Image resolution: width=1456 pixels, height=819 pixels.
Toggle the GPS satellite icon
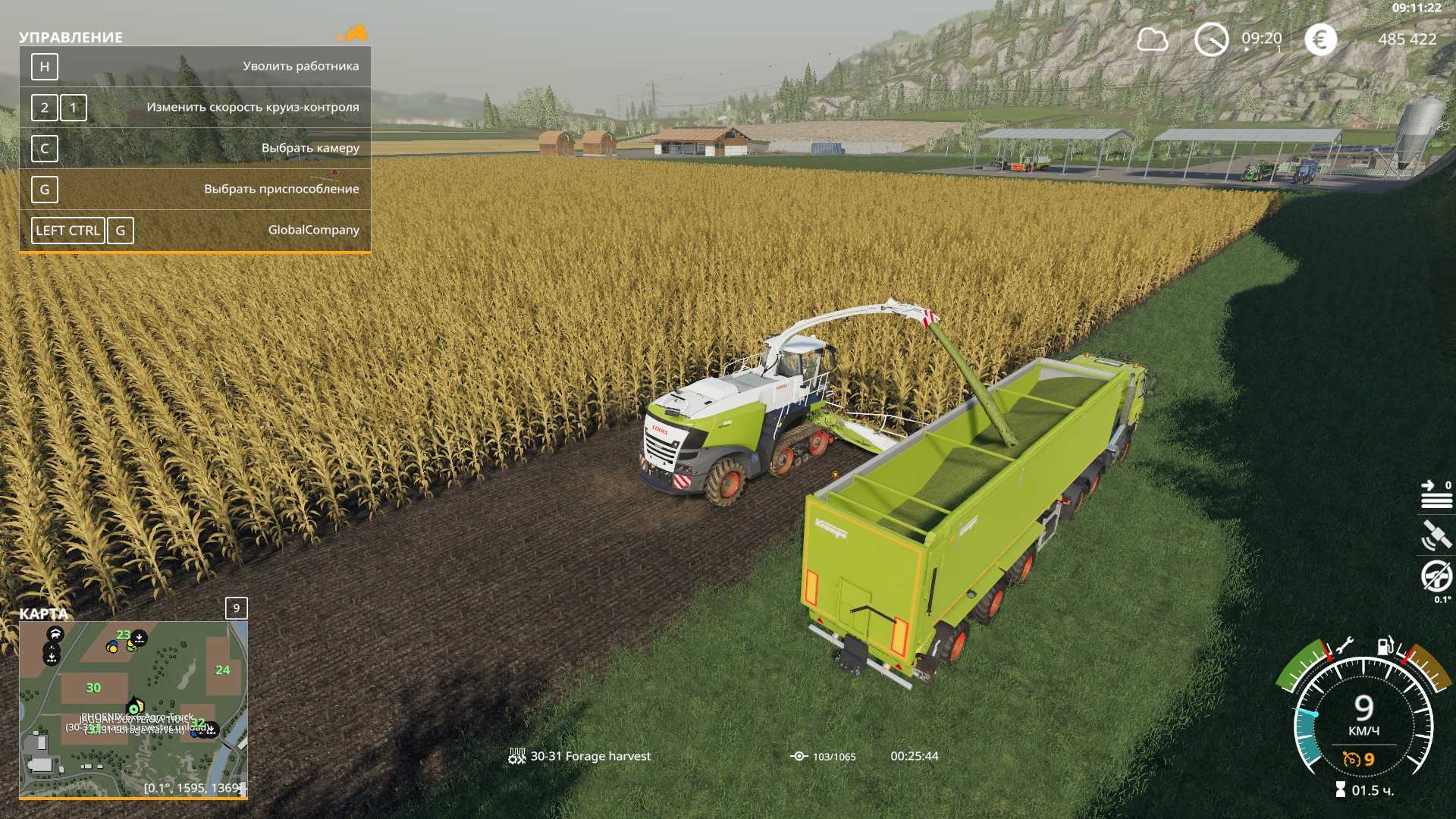[1436, 535]
